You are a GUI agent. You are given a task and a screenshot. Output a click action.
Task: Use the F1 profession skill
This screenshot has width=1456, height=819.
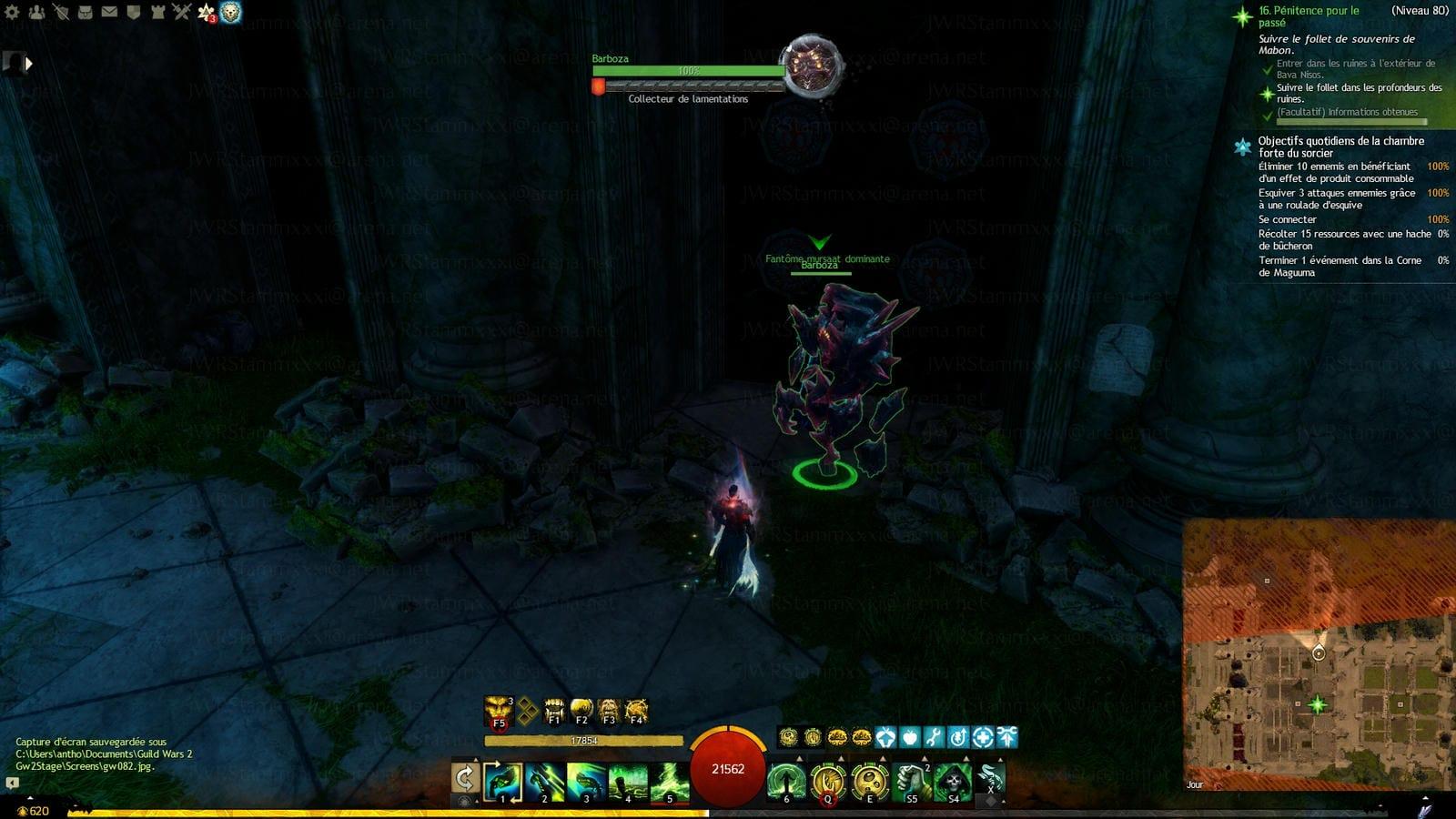pyautogui.click(x=553, y=711)
